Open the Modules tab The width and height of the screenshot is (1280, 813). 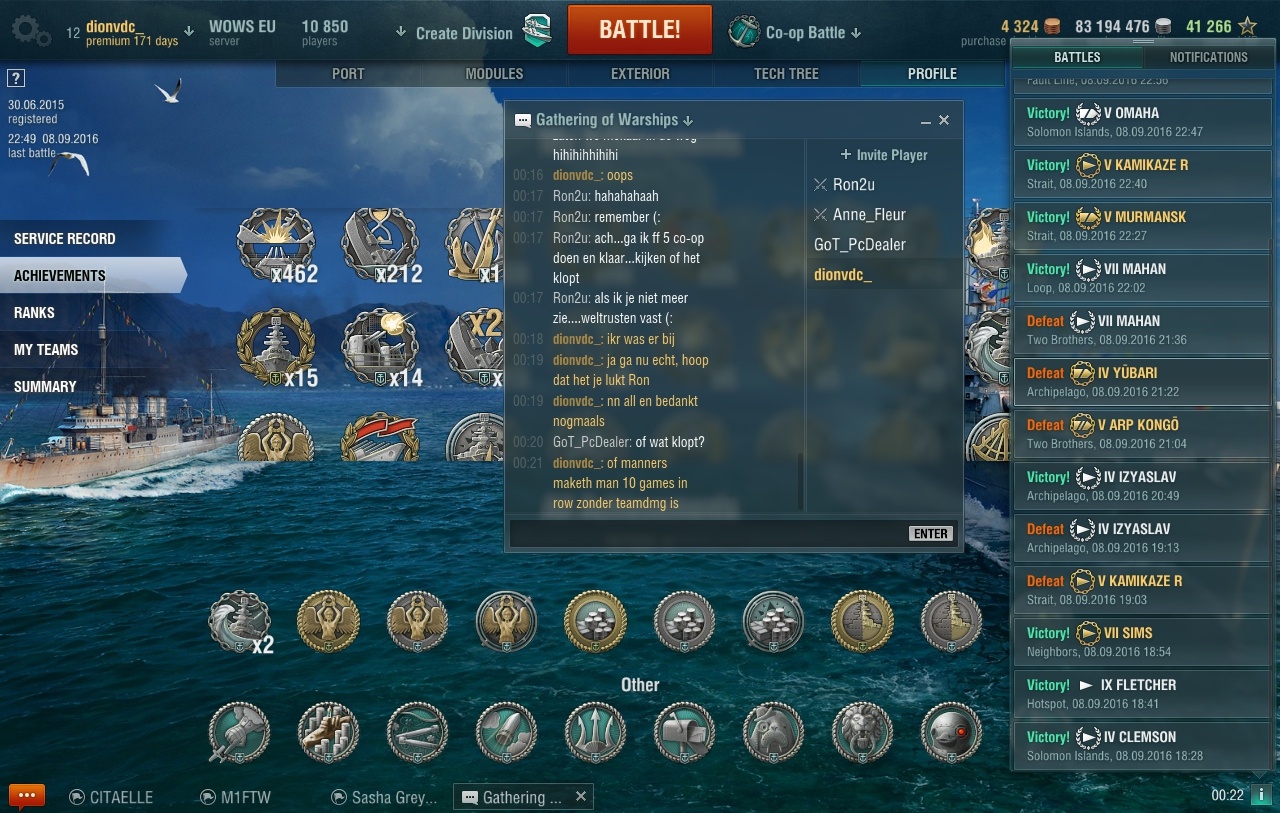tap(494, 74)
